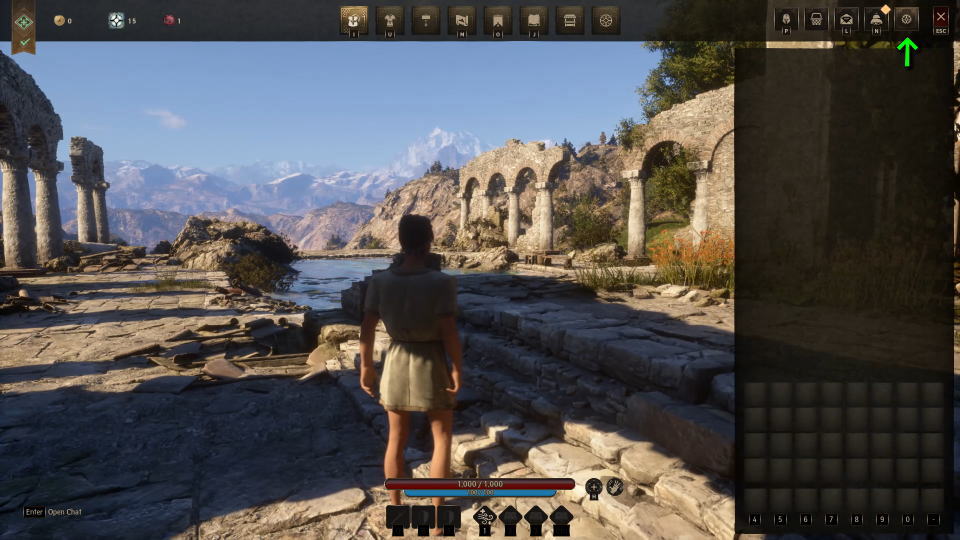Image resolution: width=960 pixels, height=540 pixels.
Task: Click the gold coin currency icon
Action: tap(59, 20)
